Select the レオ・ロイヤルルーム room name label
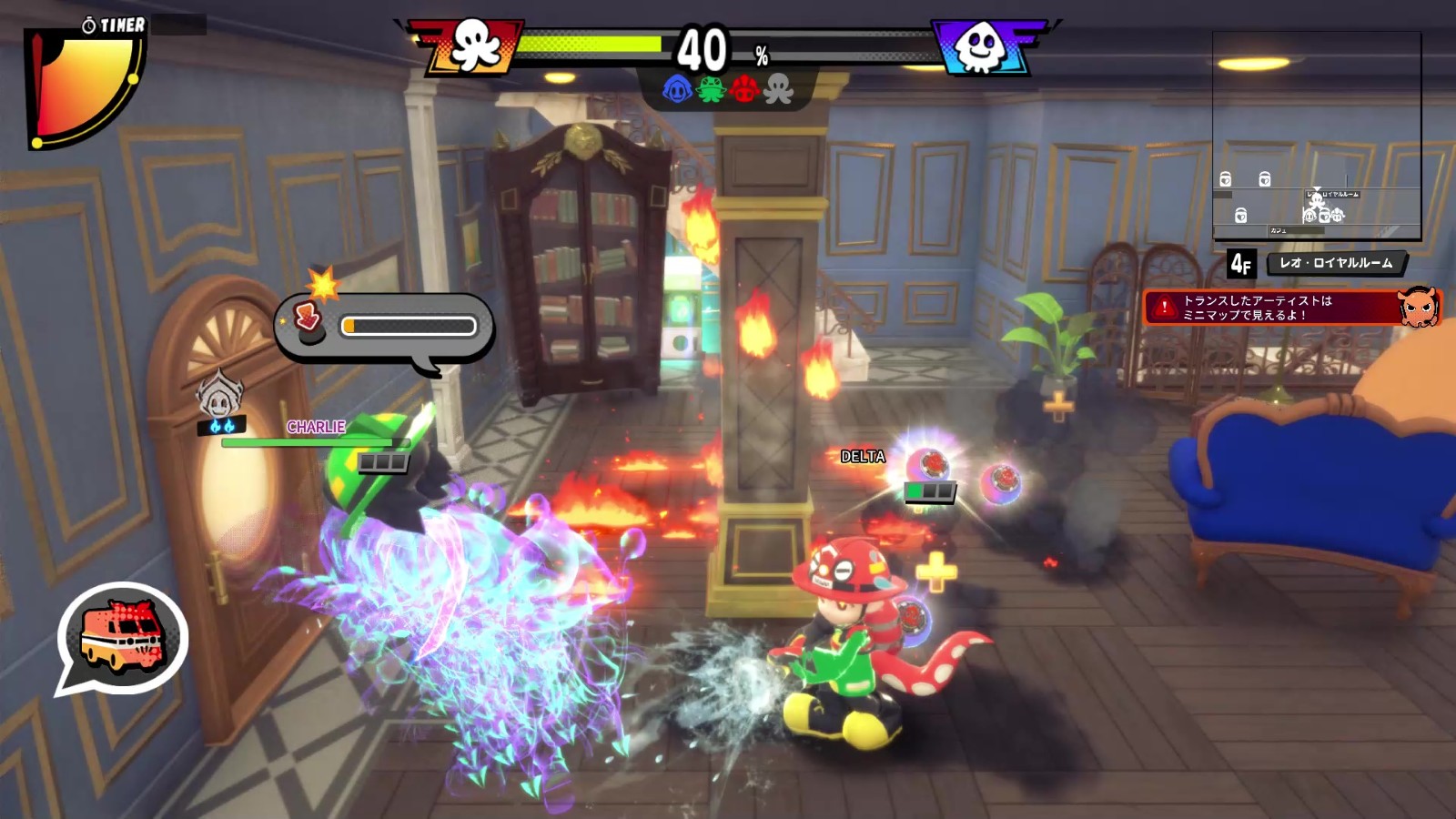The width and height of the screenshot is (1456, 819). click(x=1336, y=263)
